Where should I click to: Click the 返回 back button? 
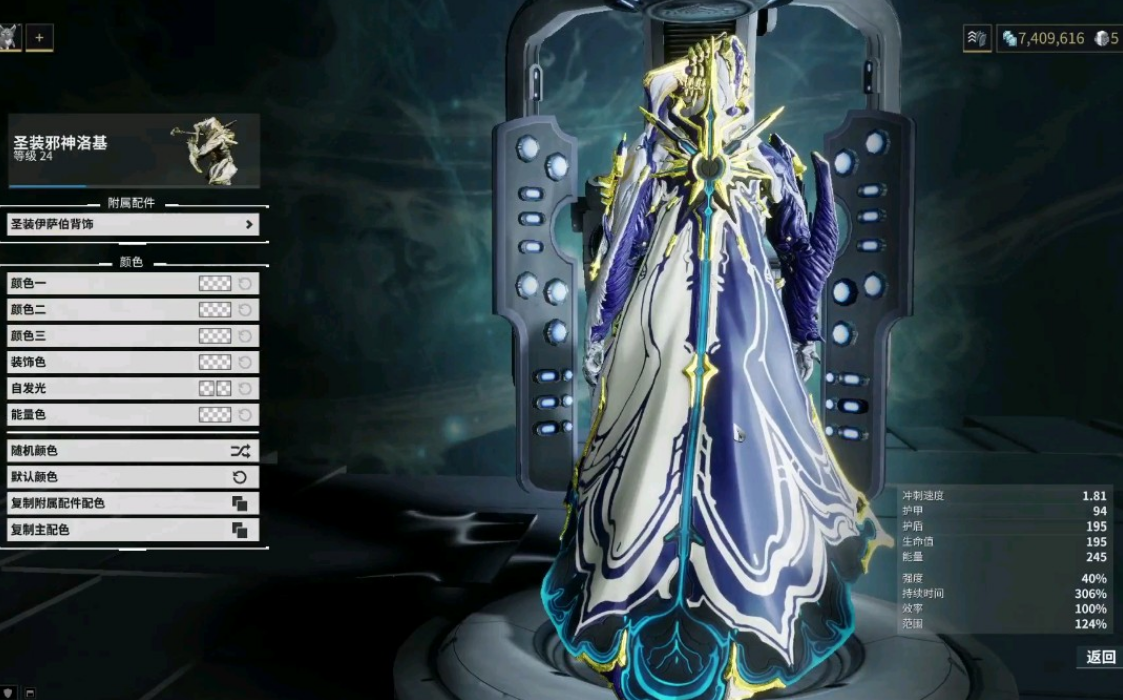[1100, 657]
